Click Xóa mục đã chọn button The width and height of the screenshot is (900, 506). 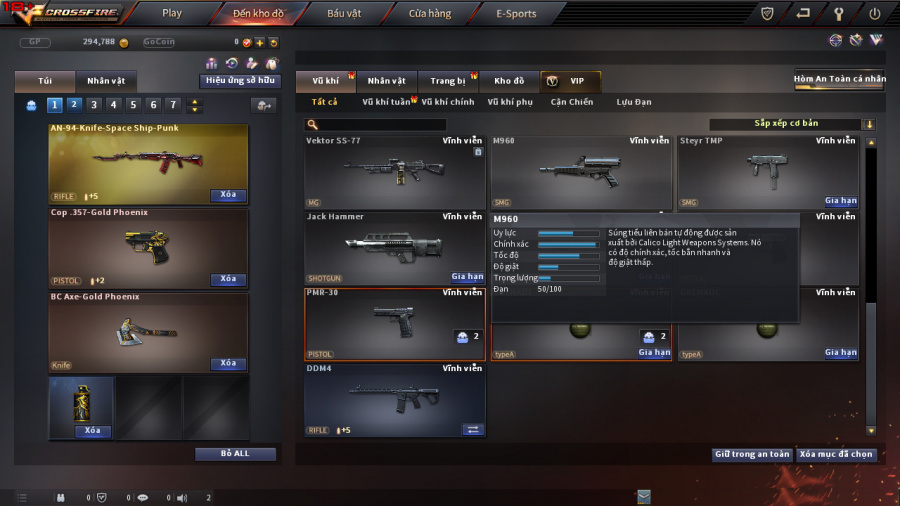coord(836,454)
